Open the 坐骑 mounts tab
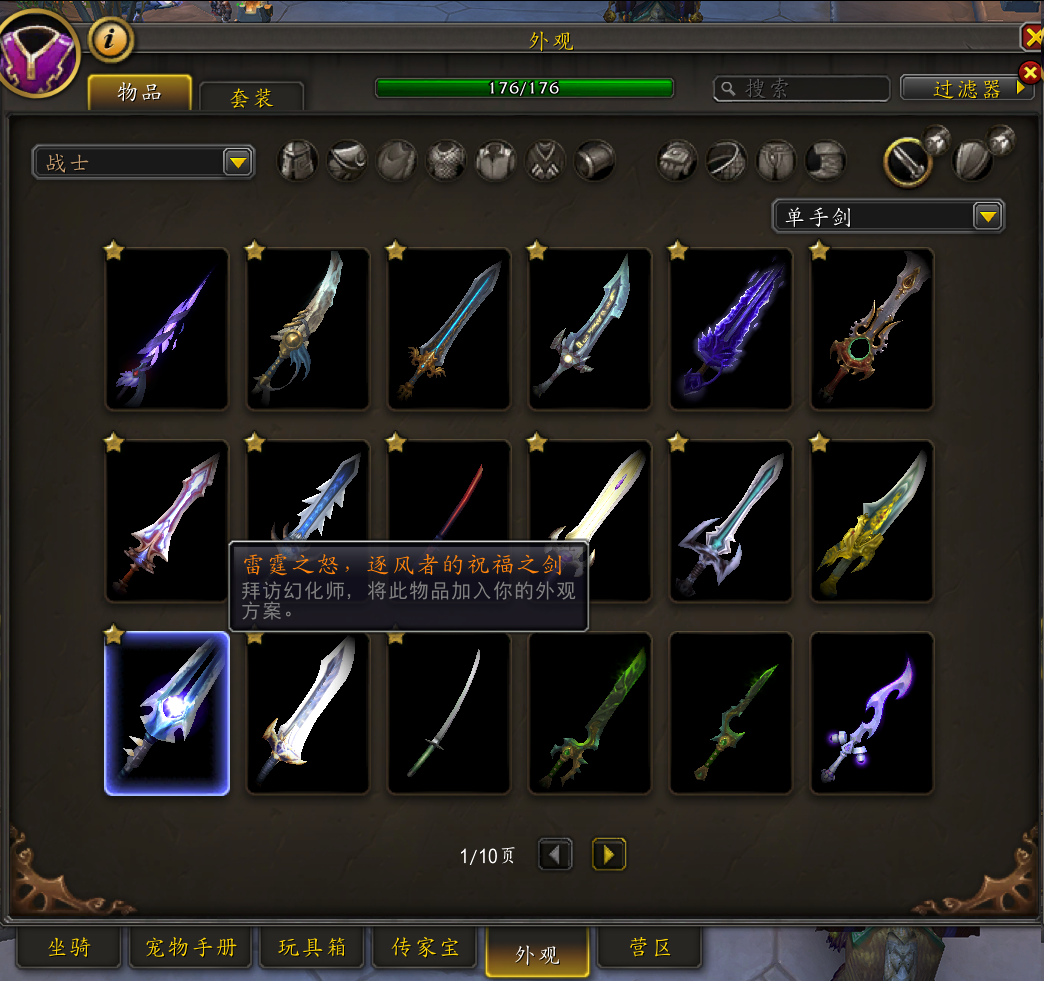This screenshot has width=1044, height=981. tap(69, 948)
